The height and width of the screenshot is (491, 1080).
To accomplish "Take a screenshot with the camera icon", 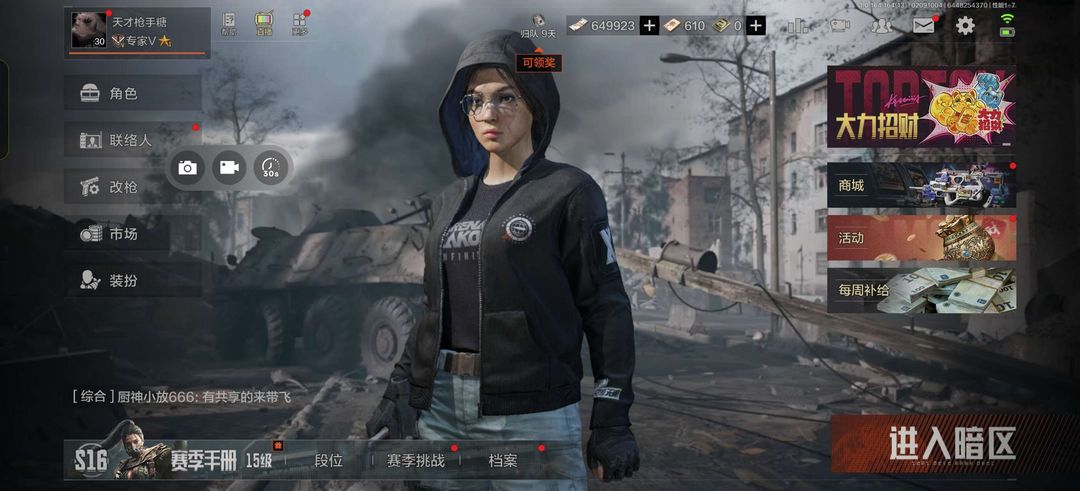I will (187, 168).
